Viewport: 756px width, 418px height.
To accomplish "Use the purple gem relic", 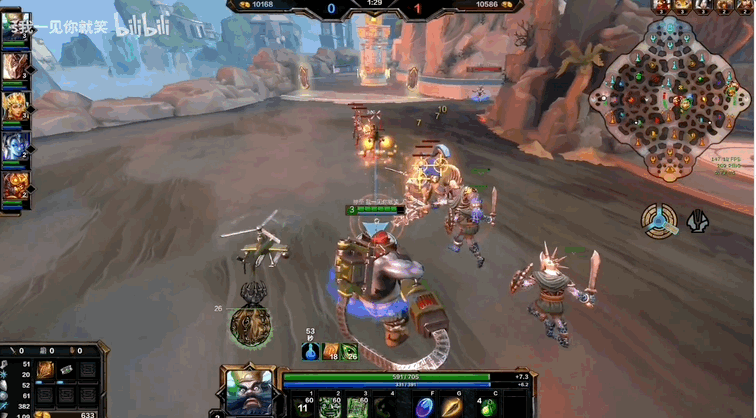I will pos(425,406).
